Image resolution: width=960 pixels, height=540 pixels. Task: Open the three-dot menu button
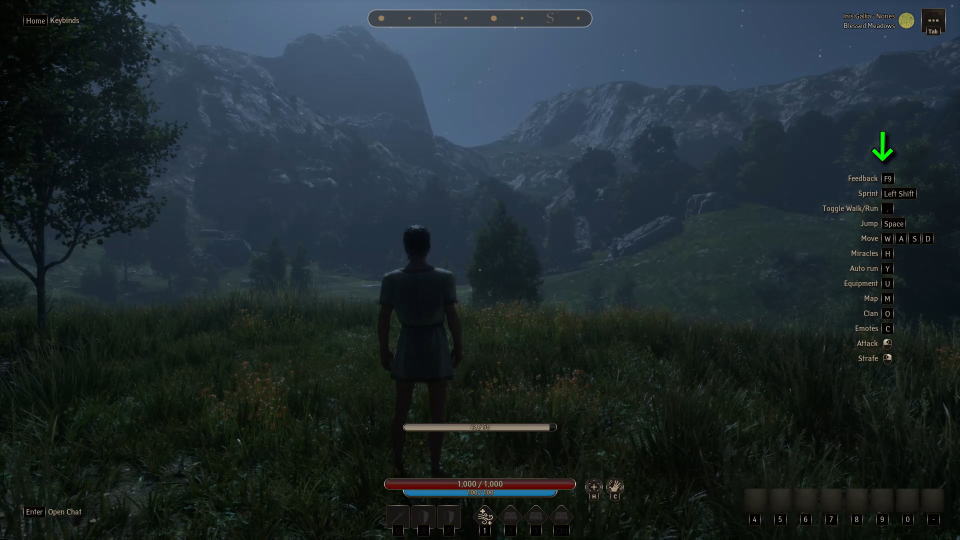point(932,19)
